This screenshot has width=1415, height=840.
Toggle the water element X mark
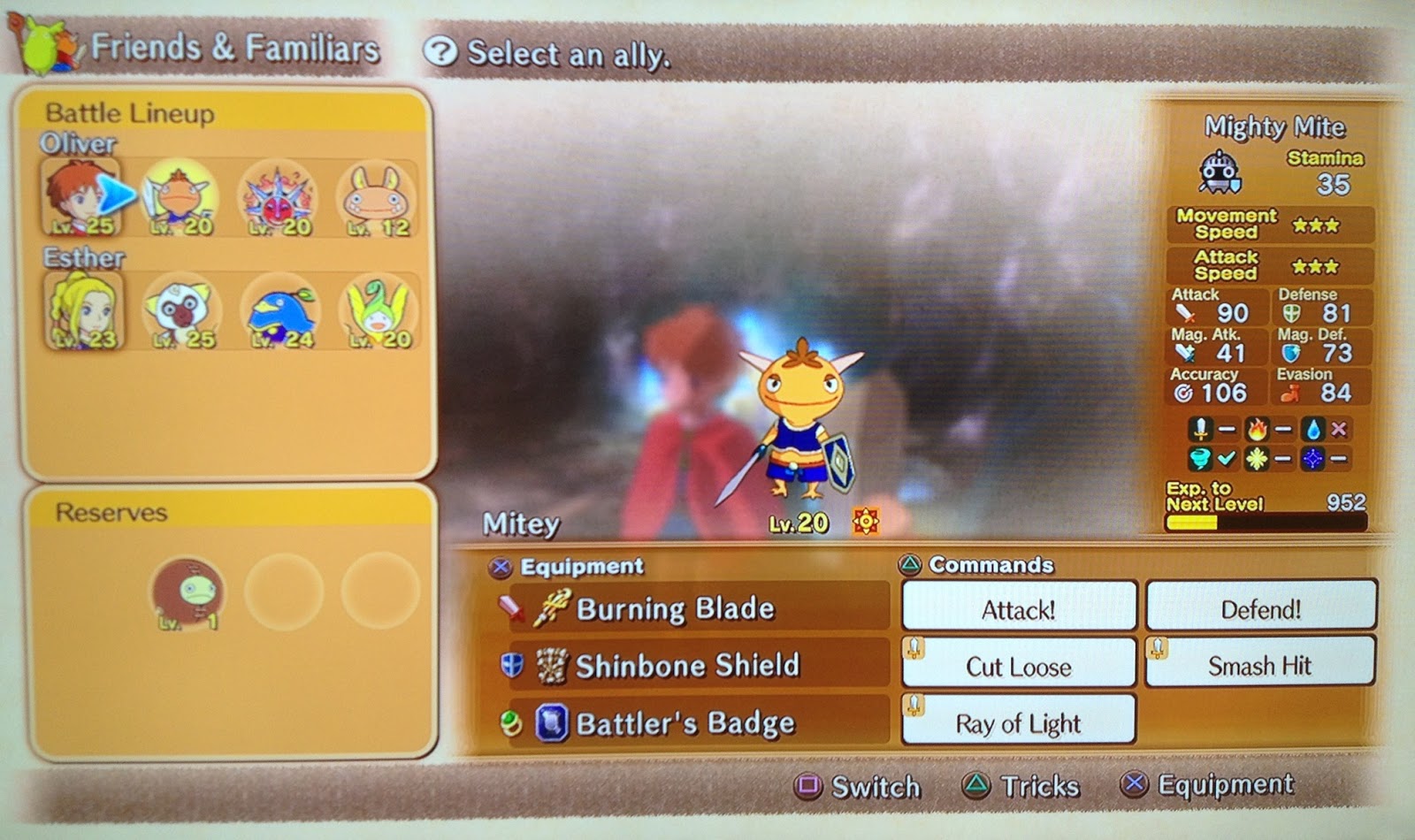click(1339, 429)
